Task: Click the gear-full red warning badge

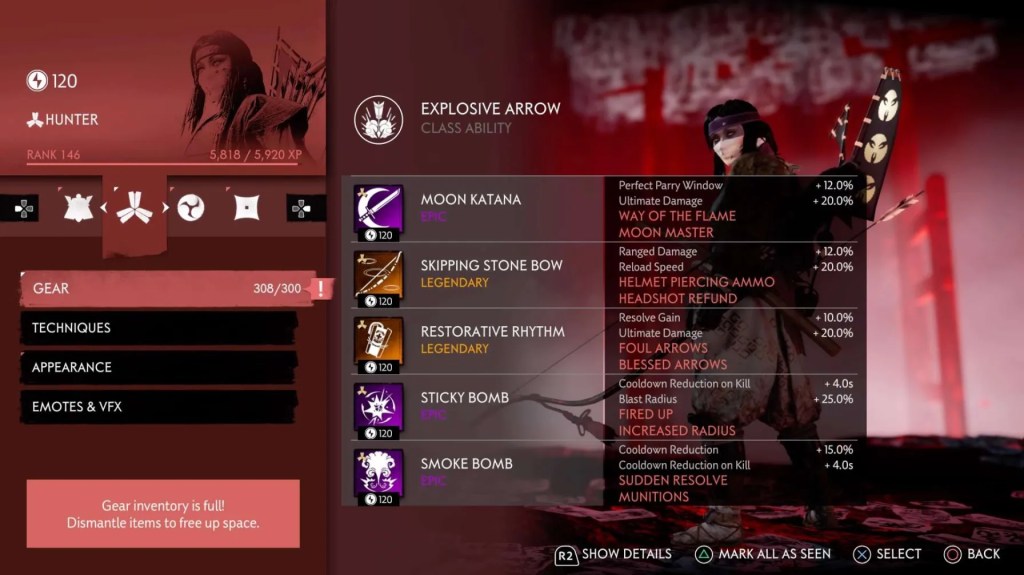Action: pos(322,289)
